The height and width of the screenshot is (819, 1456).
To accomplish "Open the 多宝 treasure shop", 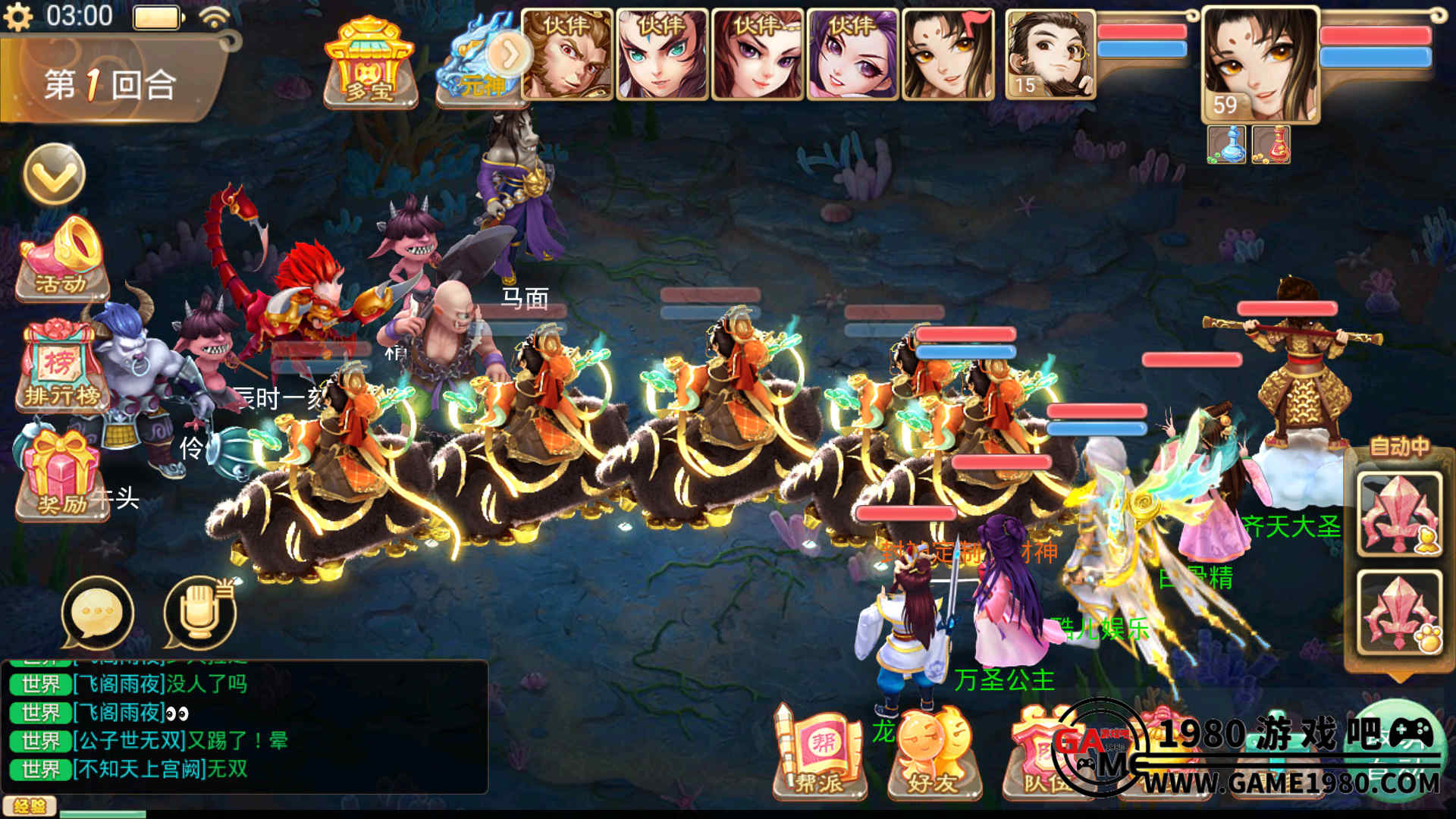I will [x=370, y=62].
